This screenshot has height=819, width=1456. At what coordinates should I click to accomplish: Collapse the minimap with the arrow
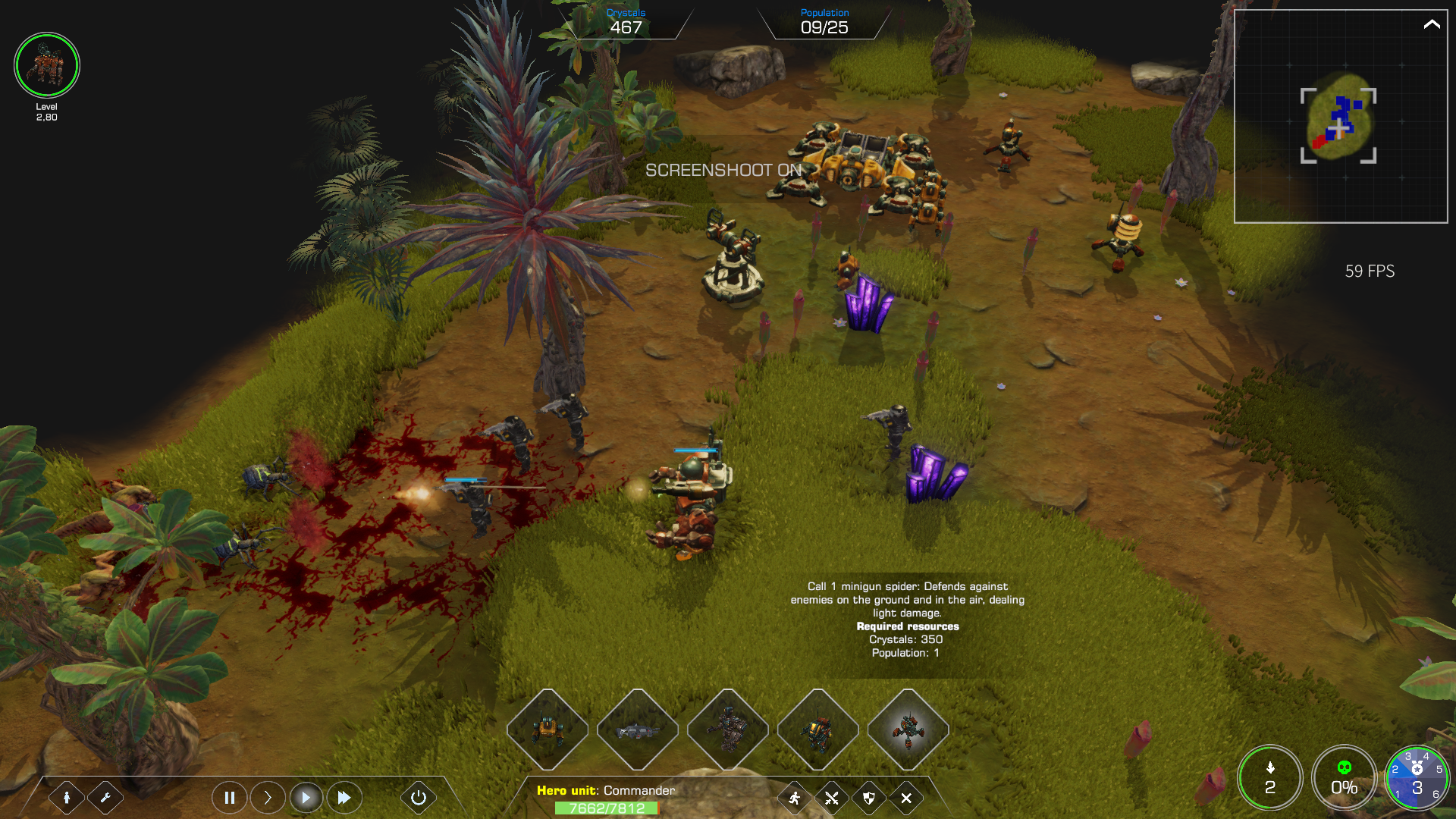(x=1431, y=24)
